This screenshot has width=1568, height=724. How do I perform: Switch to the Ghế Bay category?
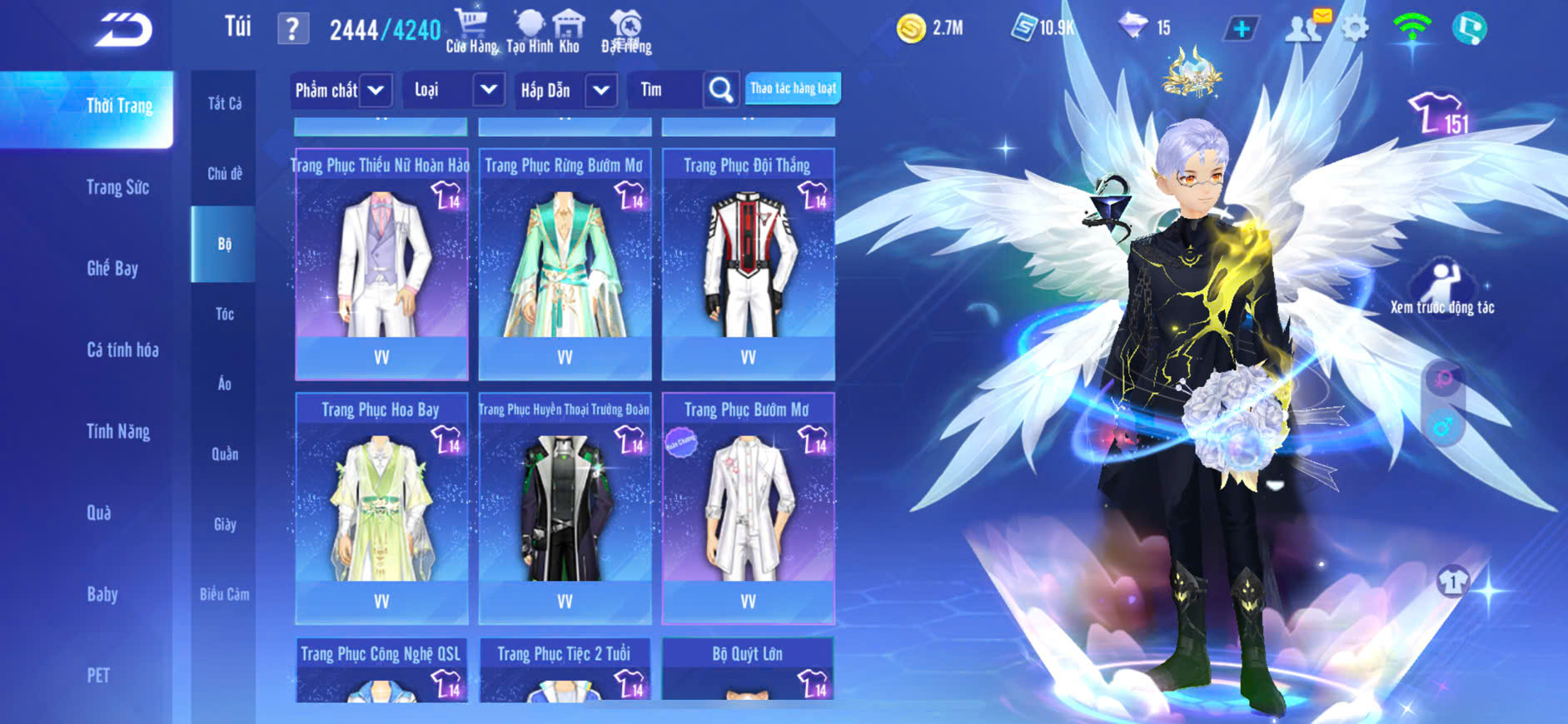click(x=112, y=268)
